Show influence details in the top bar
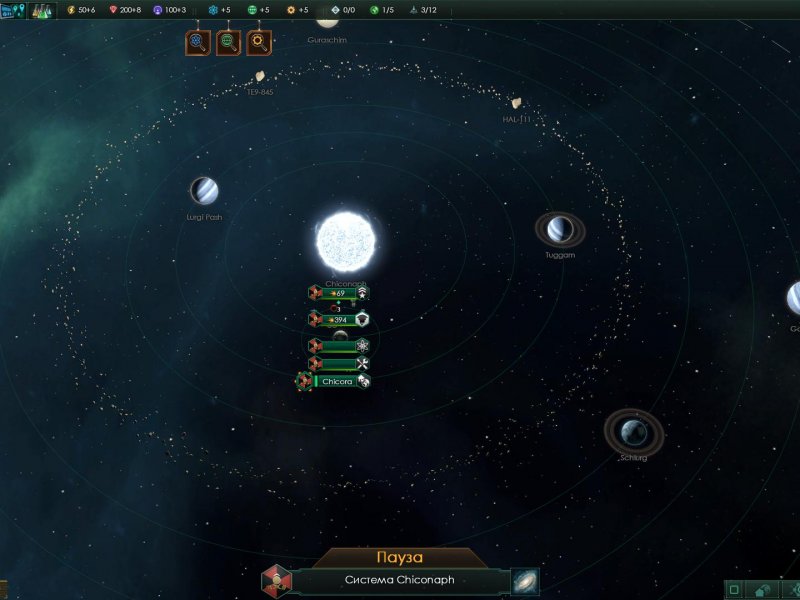The image size is (800, 600). tap(169, 10)
